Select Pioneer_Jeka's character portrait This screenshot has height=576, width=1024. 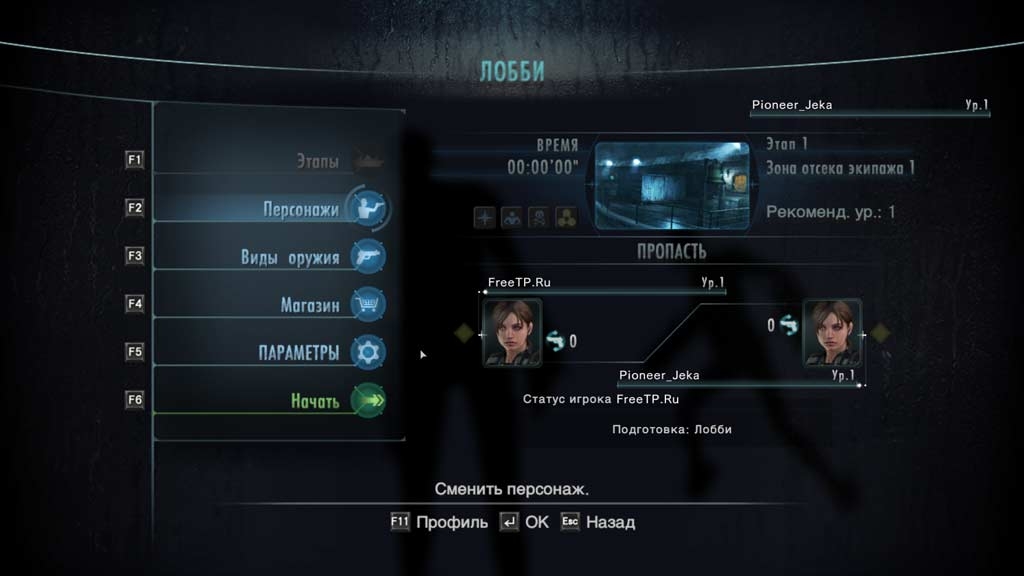click(831, 333)
